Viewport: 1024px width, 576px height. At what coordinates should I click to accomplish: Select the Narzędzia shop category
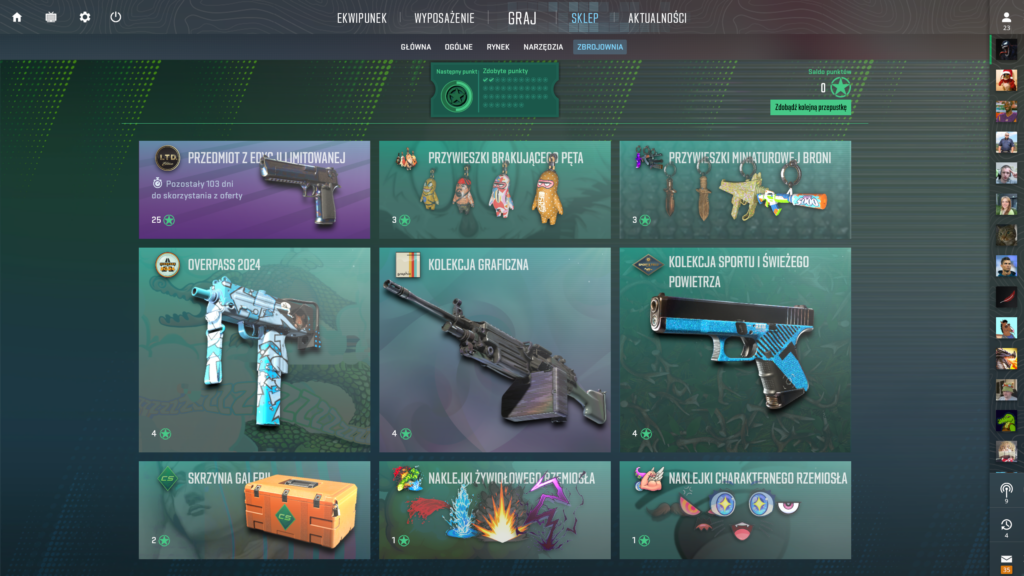point(543,47)
